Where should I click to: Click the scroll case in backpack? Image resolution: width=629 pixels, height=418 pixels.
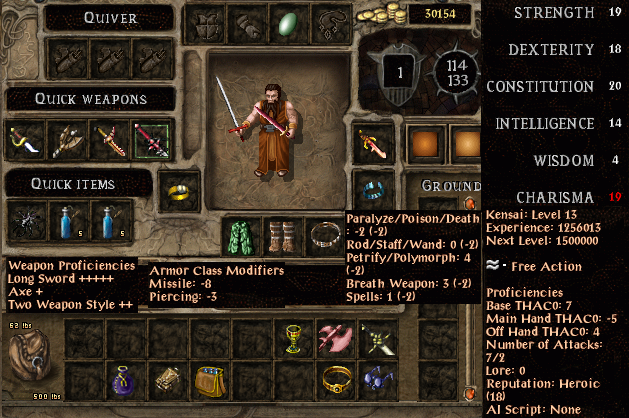tap(166, 380)
